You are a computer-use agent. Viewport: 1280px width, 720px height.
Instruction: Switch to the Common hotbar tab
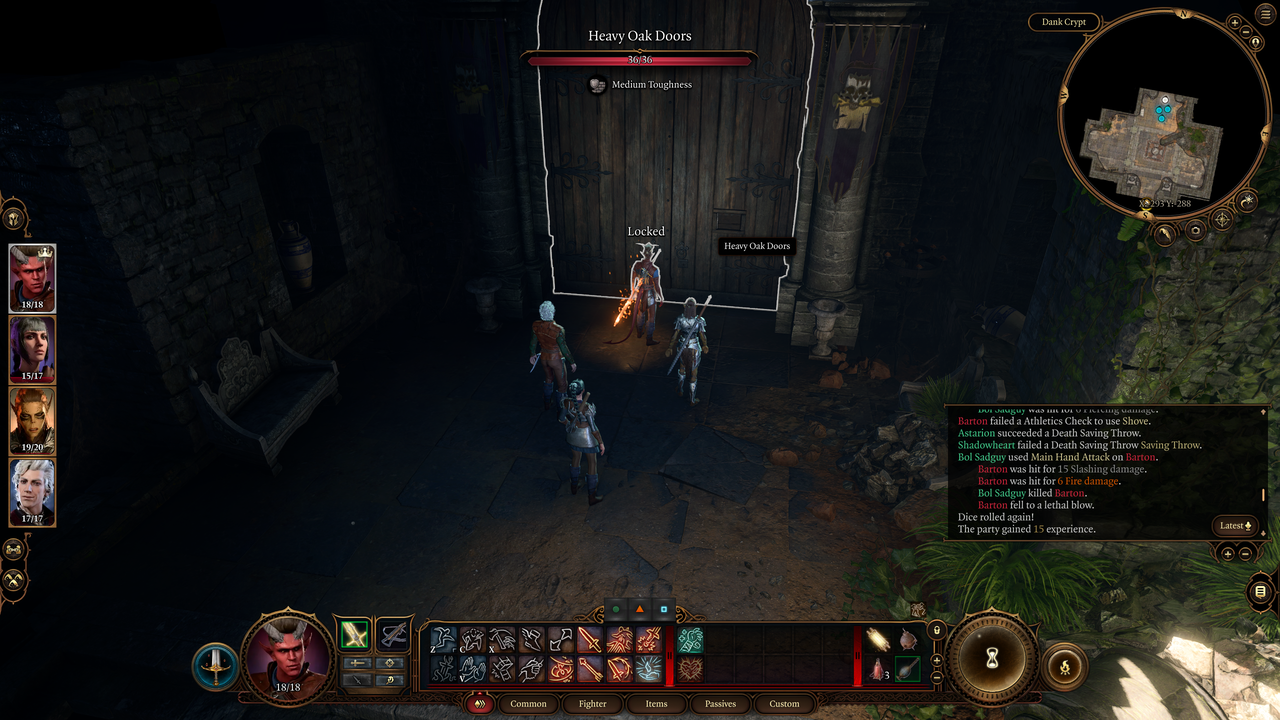(528, 703)
